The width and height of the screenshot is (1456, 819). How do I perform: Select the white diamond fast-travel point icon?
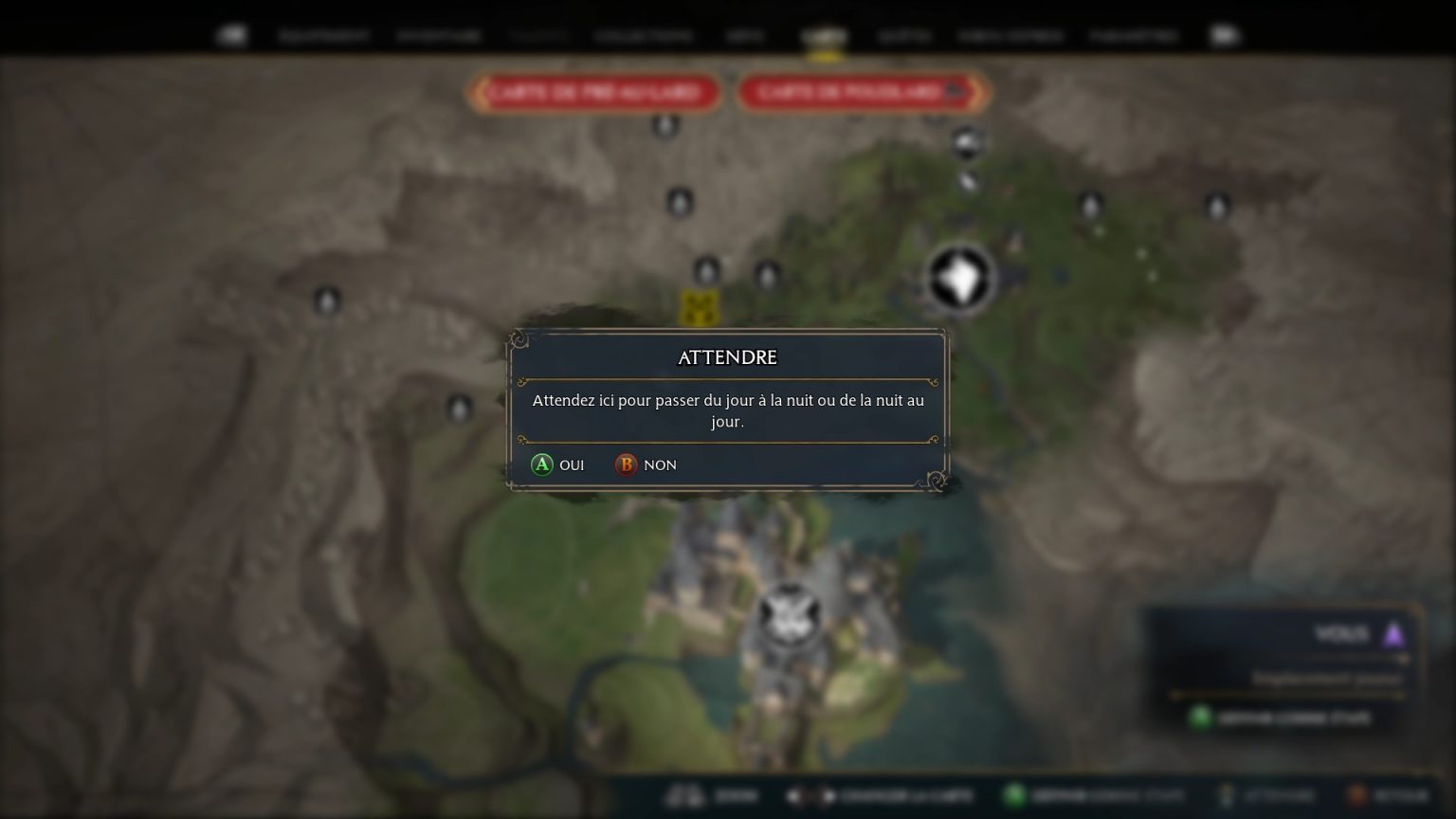click(x=960, y=278)
